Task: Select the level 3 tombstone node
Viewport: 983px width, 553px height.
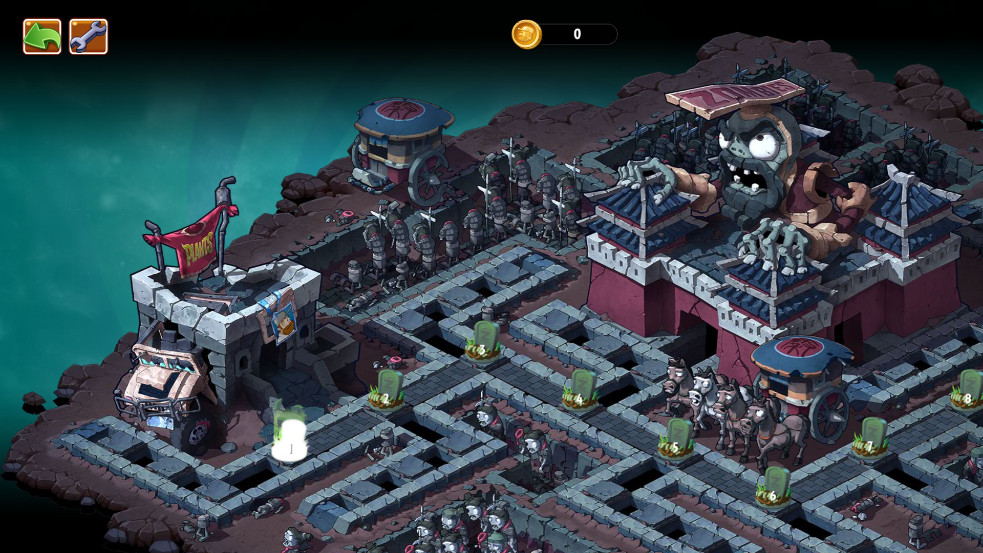Action: tap(484, 339)
